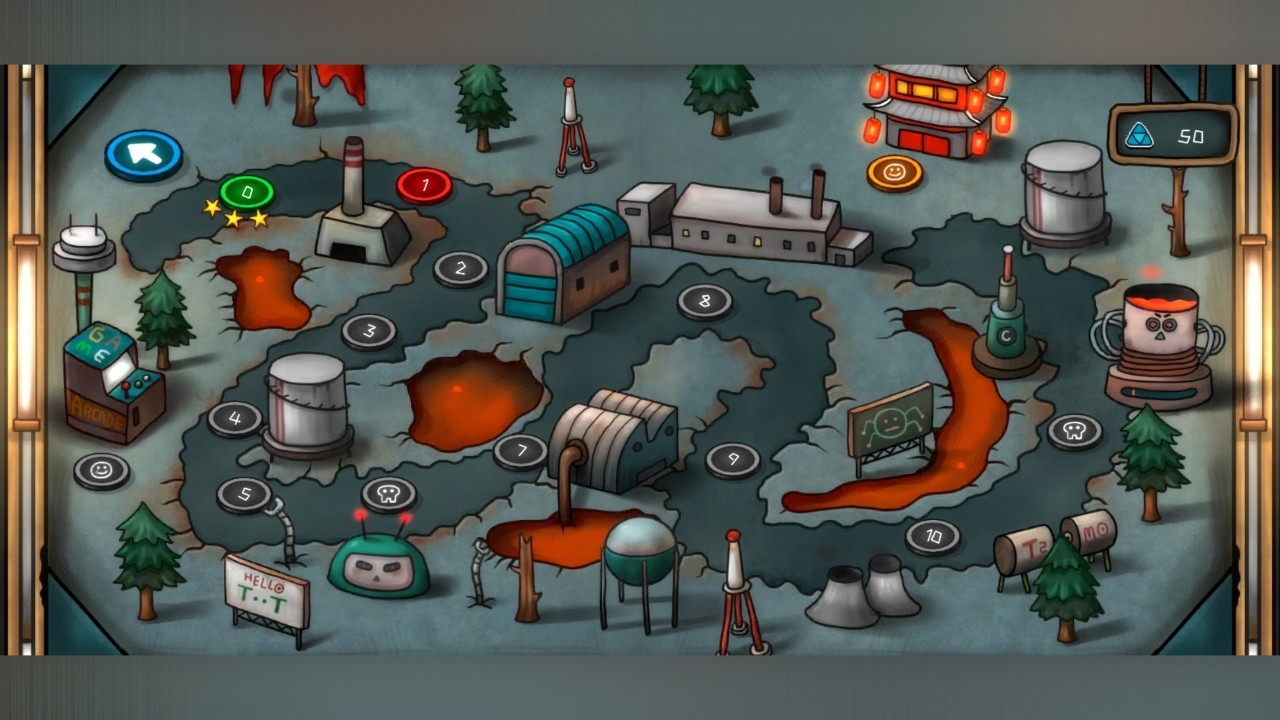Open level 2
Viewport: 1280px width, 720px height.
pyautogui.click(x=459, y=267)
